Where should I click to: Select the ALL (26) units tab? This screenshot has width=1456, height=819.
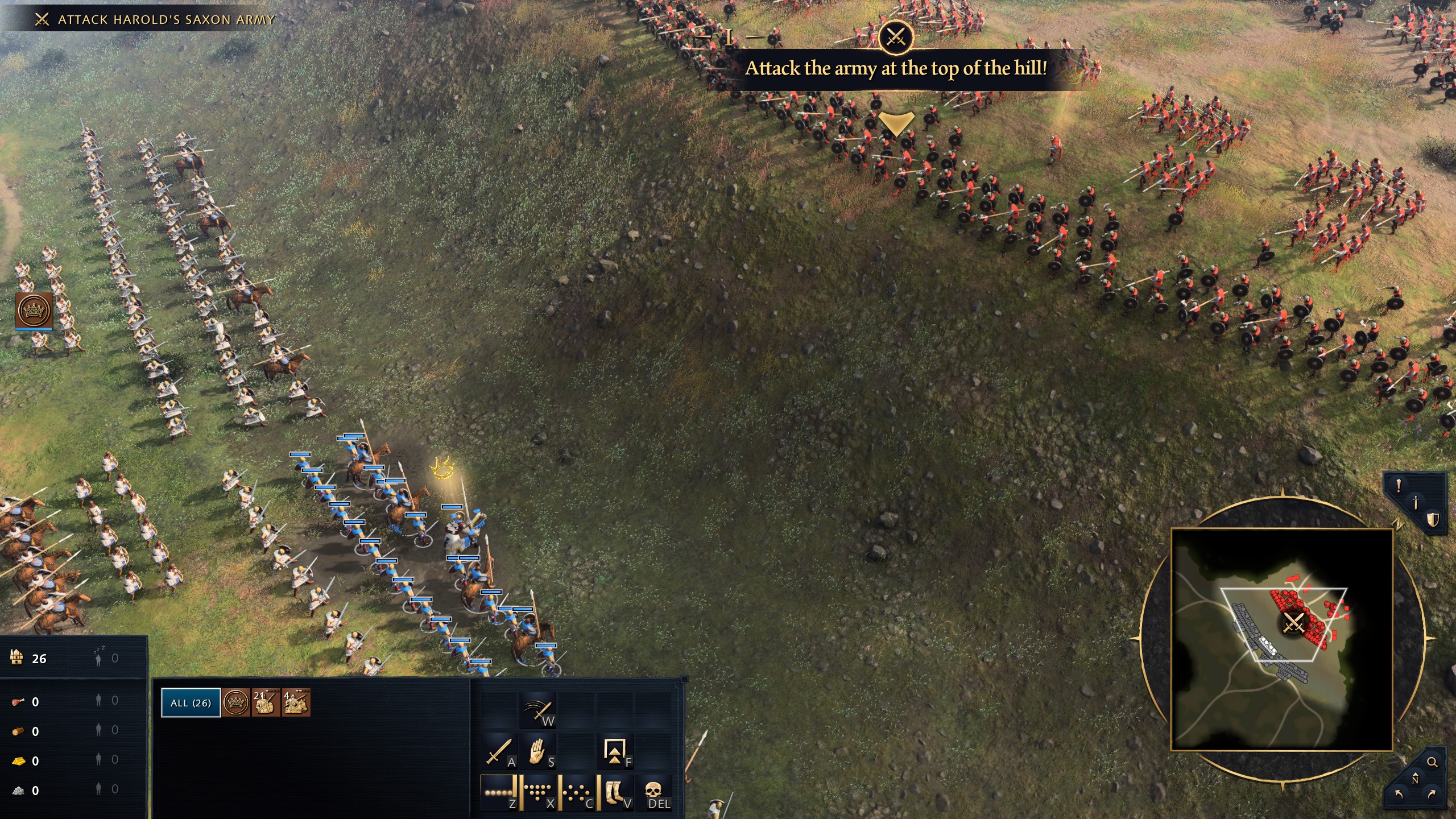(191, 702)
